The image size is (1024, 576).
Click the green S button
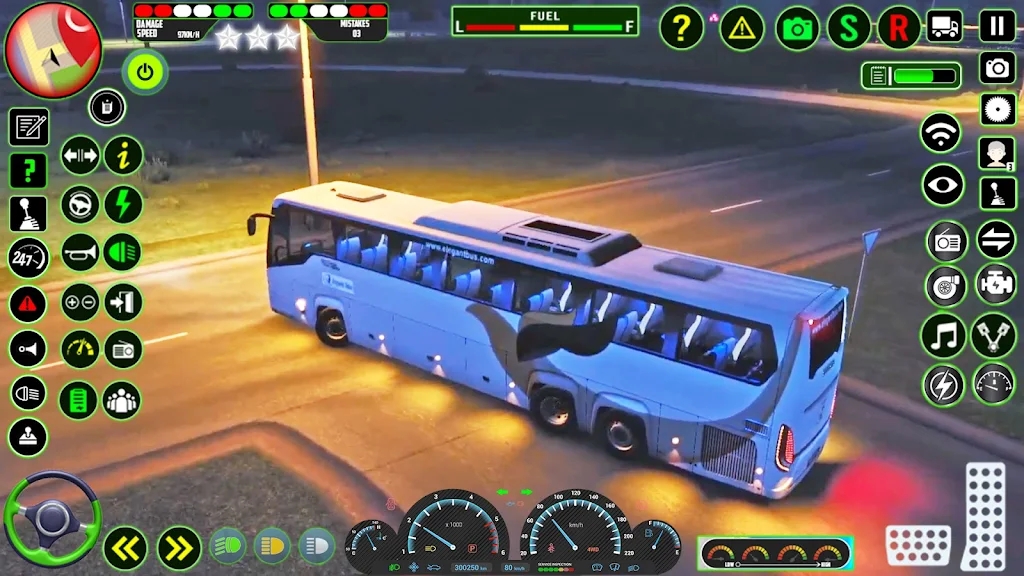849,27
